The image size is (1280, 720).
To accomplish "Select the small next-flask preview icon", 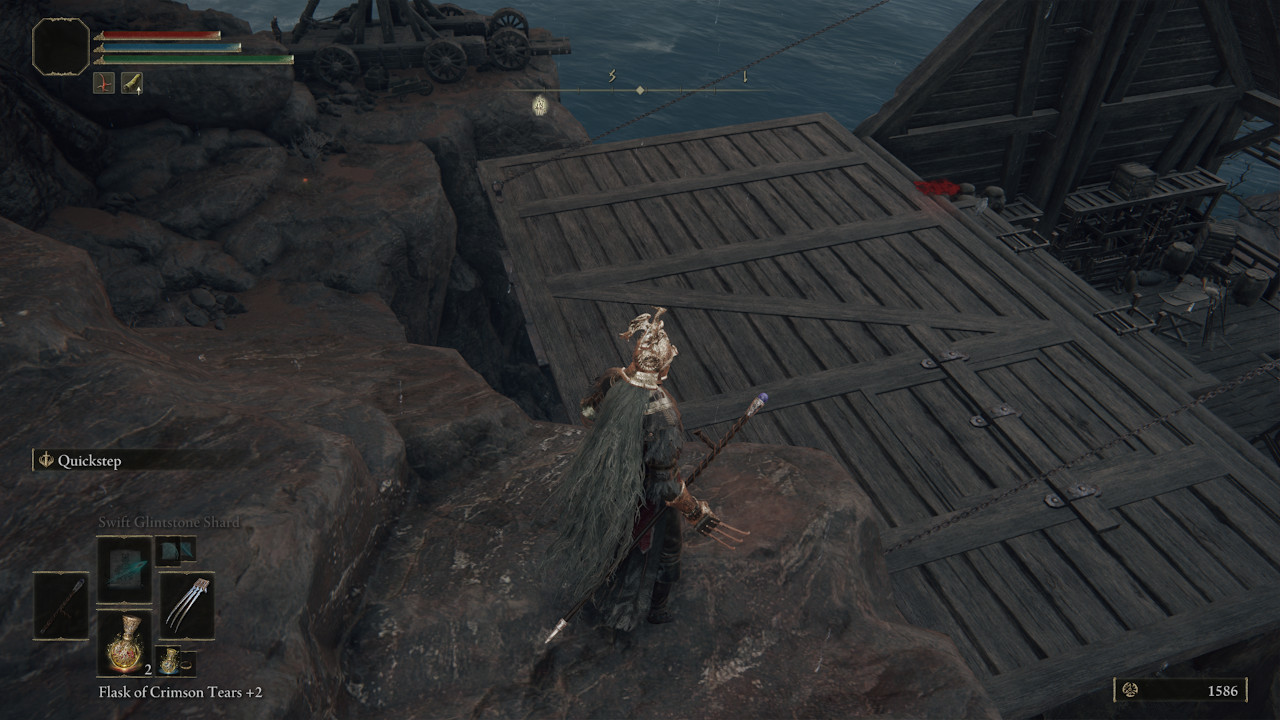I will (x=174, y=661).
